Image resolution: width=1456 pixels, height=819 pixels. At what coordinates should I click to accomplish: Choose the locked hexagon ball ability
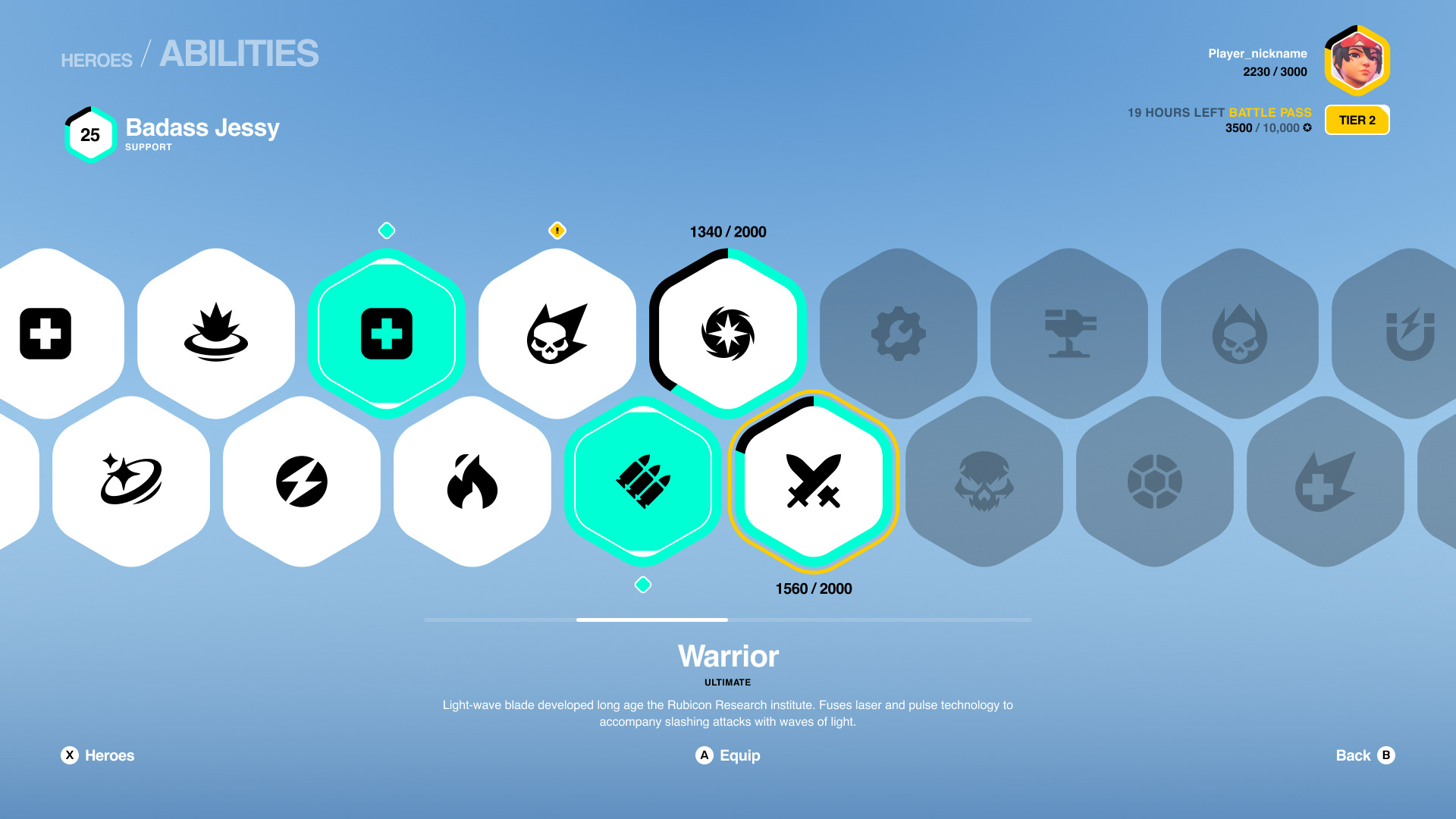1155,482
